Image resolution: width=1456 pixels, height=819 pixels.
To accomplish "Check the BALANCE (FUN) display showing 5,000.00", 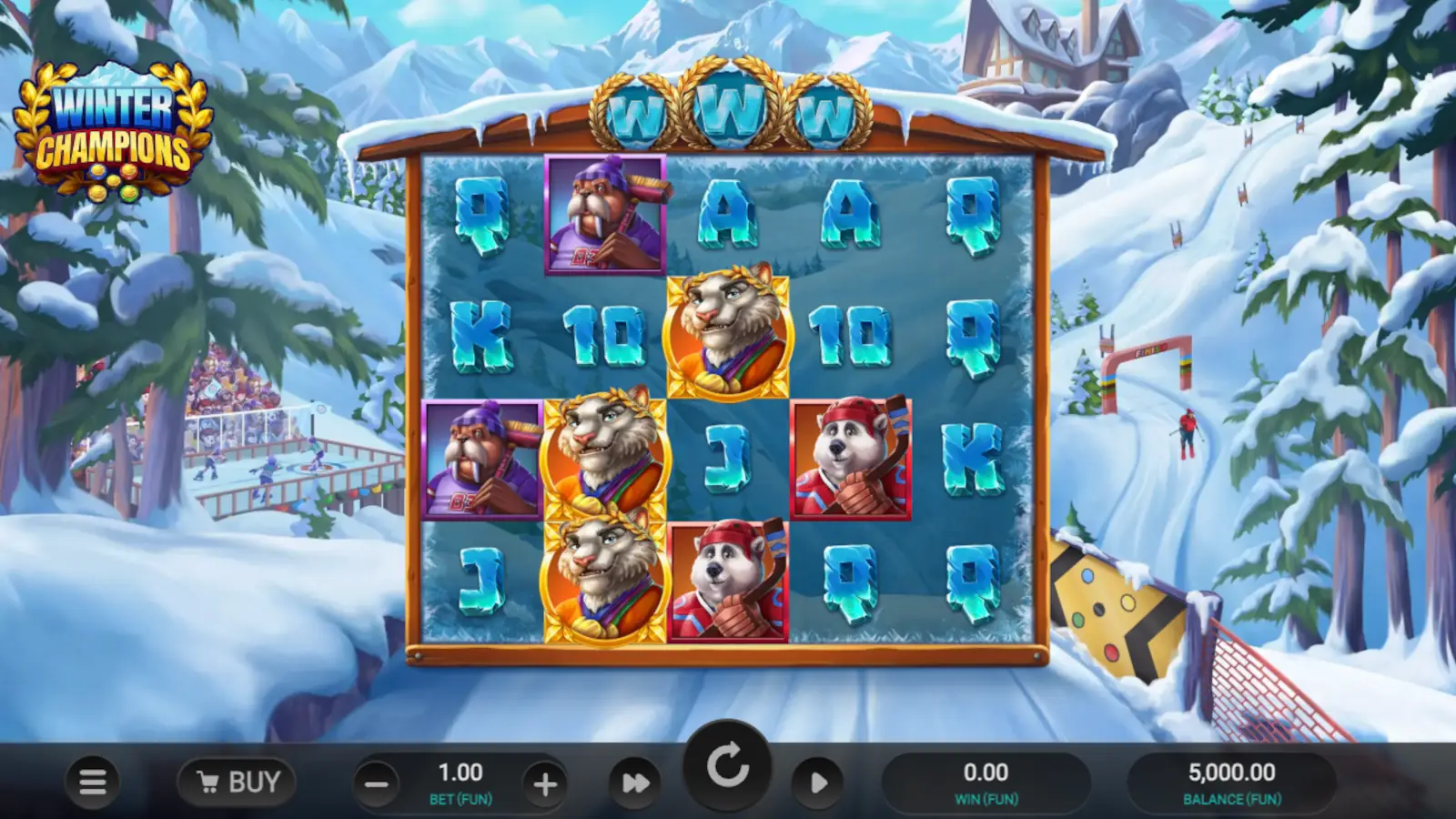I will (x=1233, y=781).
